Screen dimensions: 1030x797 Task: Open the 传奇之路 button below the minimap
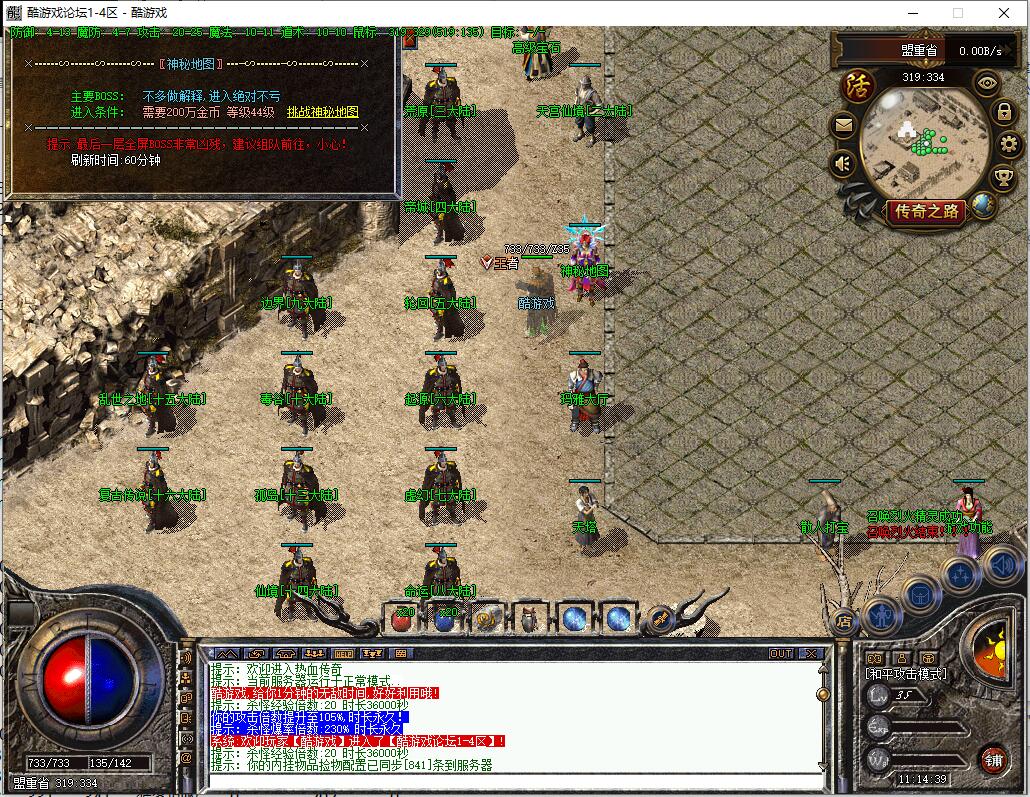coord(927,211)
